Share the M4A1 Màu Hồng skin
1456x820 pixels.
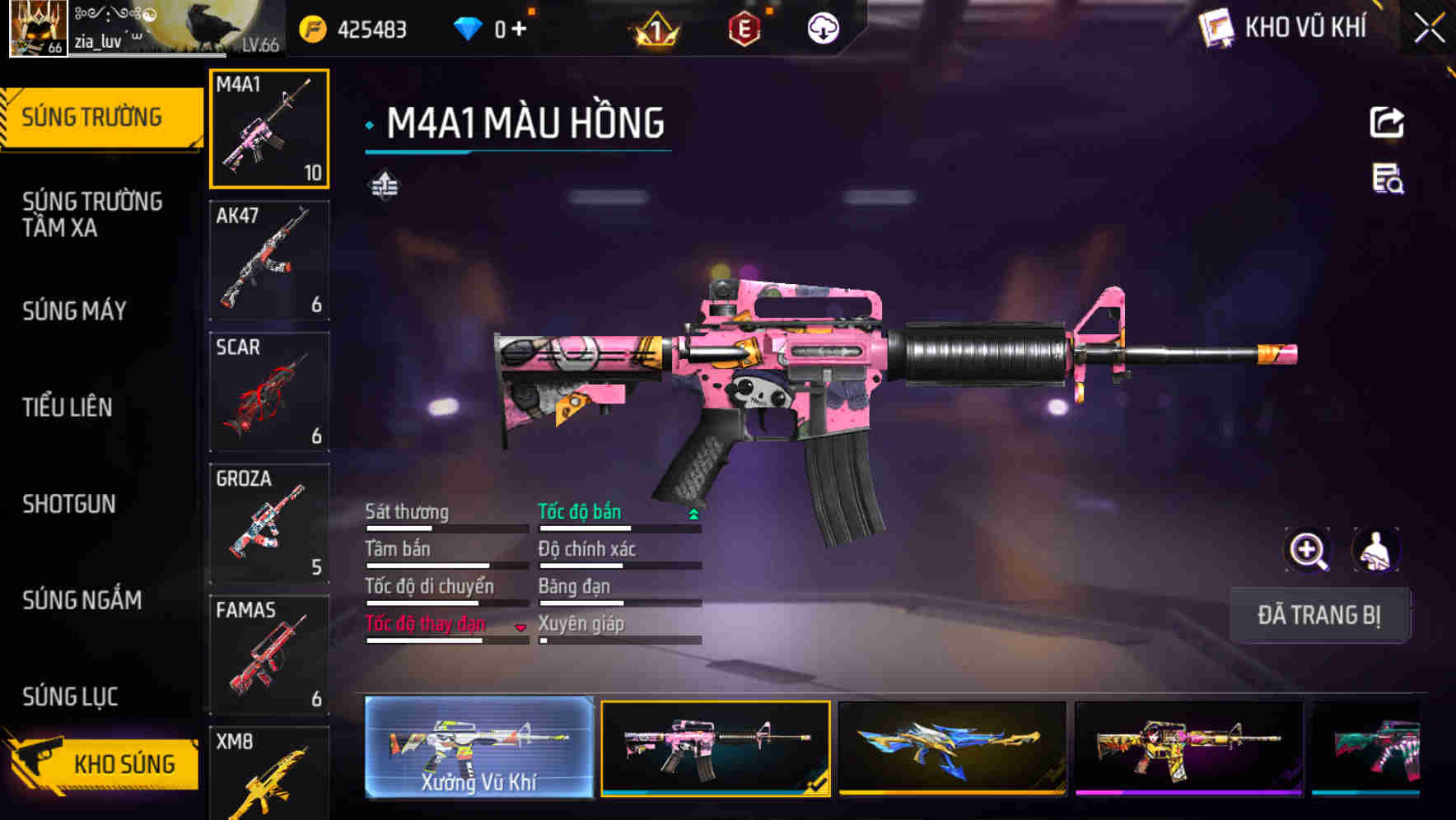pyautogui.click(x=1388, y=122)
